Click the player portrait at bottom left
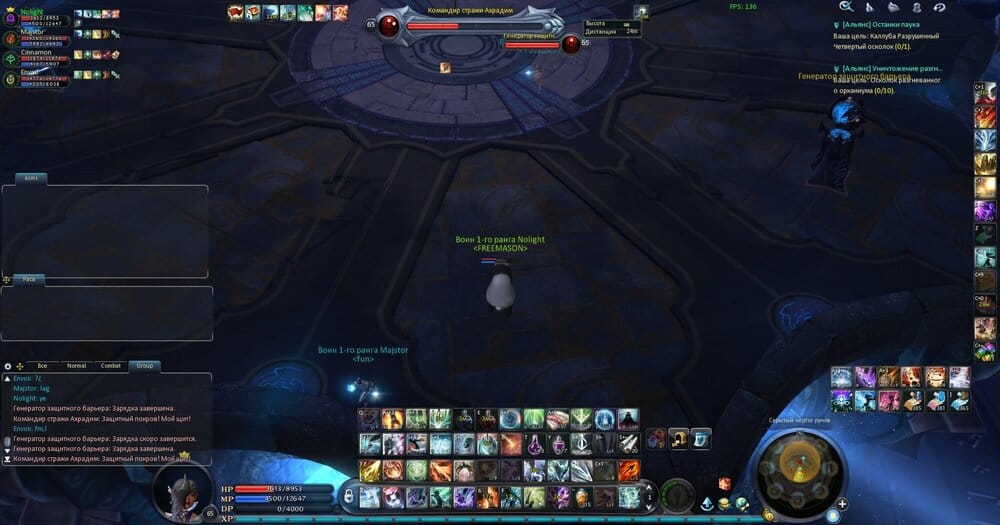 (x=181, y=490)
